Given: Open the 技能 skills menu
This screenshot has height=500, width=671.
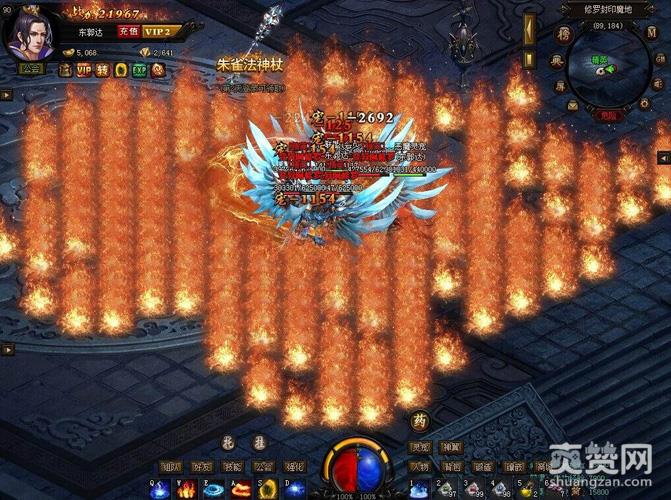Looking at the screenshot, I should (x=233, y=466).
